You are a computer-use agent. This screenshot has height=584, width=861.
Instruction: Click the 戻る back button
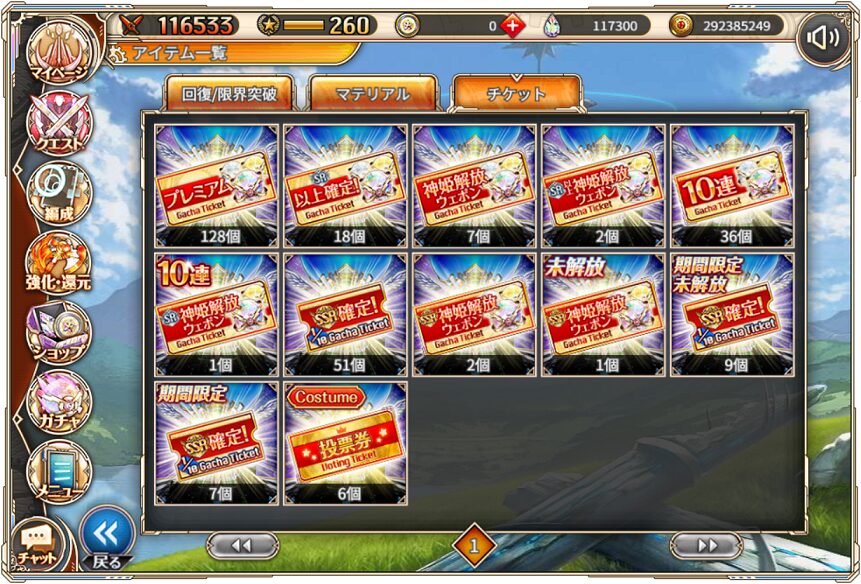tap(106, 538)
